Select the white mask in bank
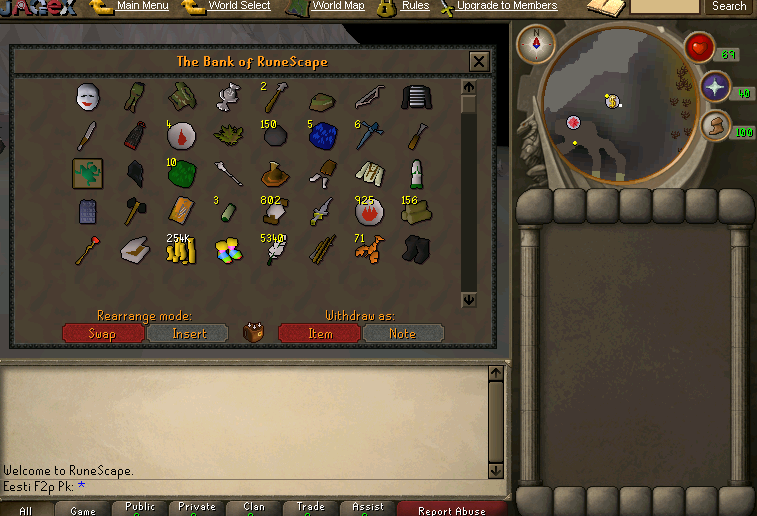This screenshot has width=757, height=516. 89,97
